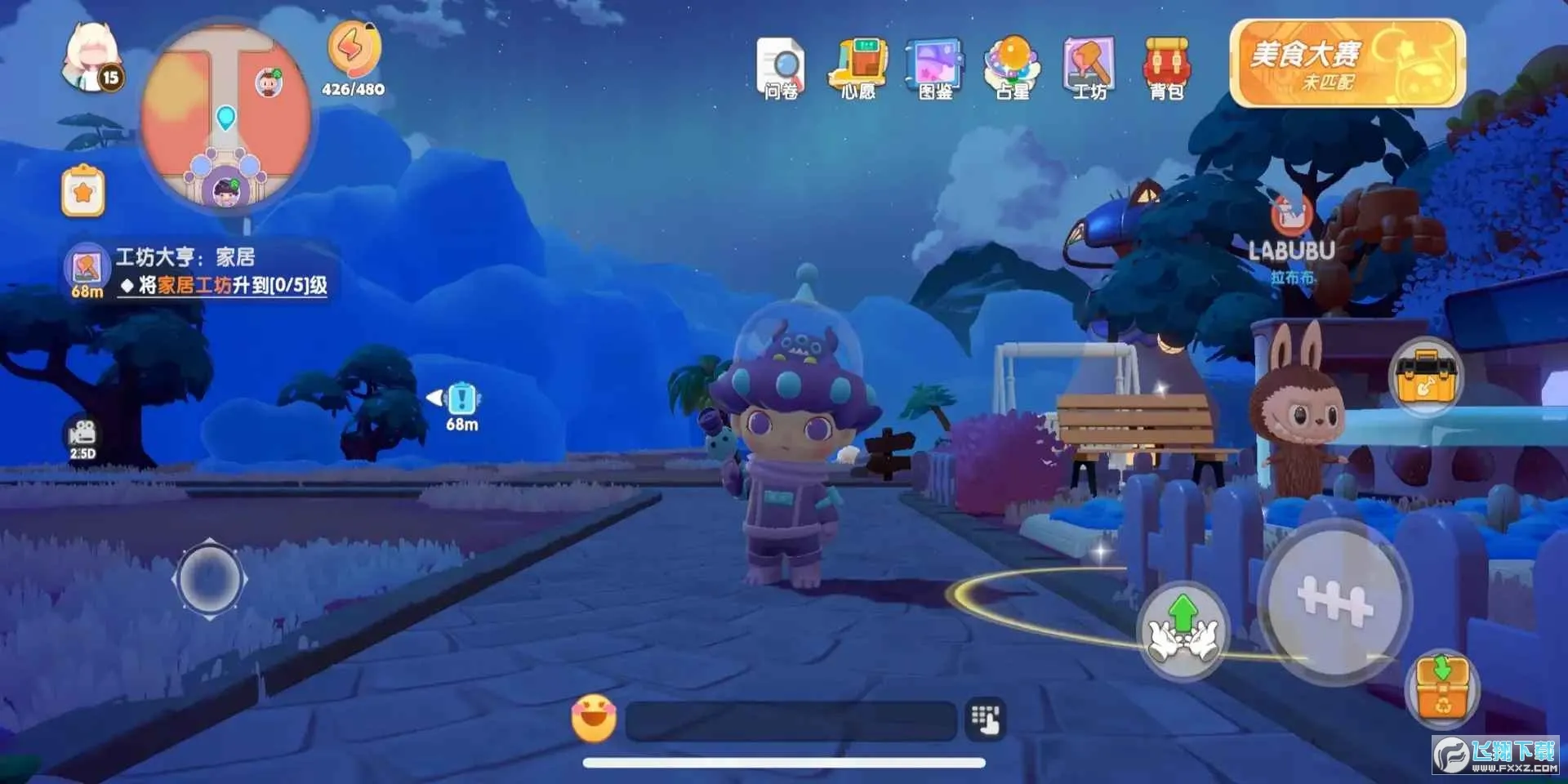This screenshot has height=784, width=1568.
Task: Toggle the 2.5D camera view
Action: pos(82,438)
